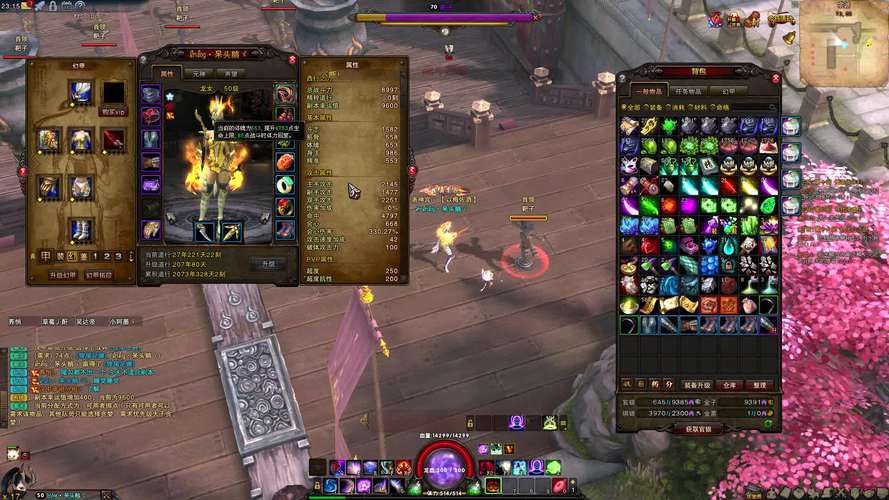The image size is (889, 500).
Task: Click the 获取官银 button below the bag
Action: [698, 429]
